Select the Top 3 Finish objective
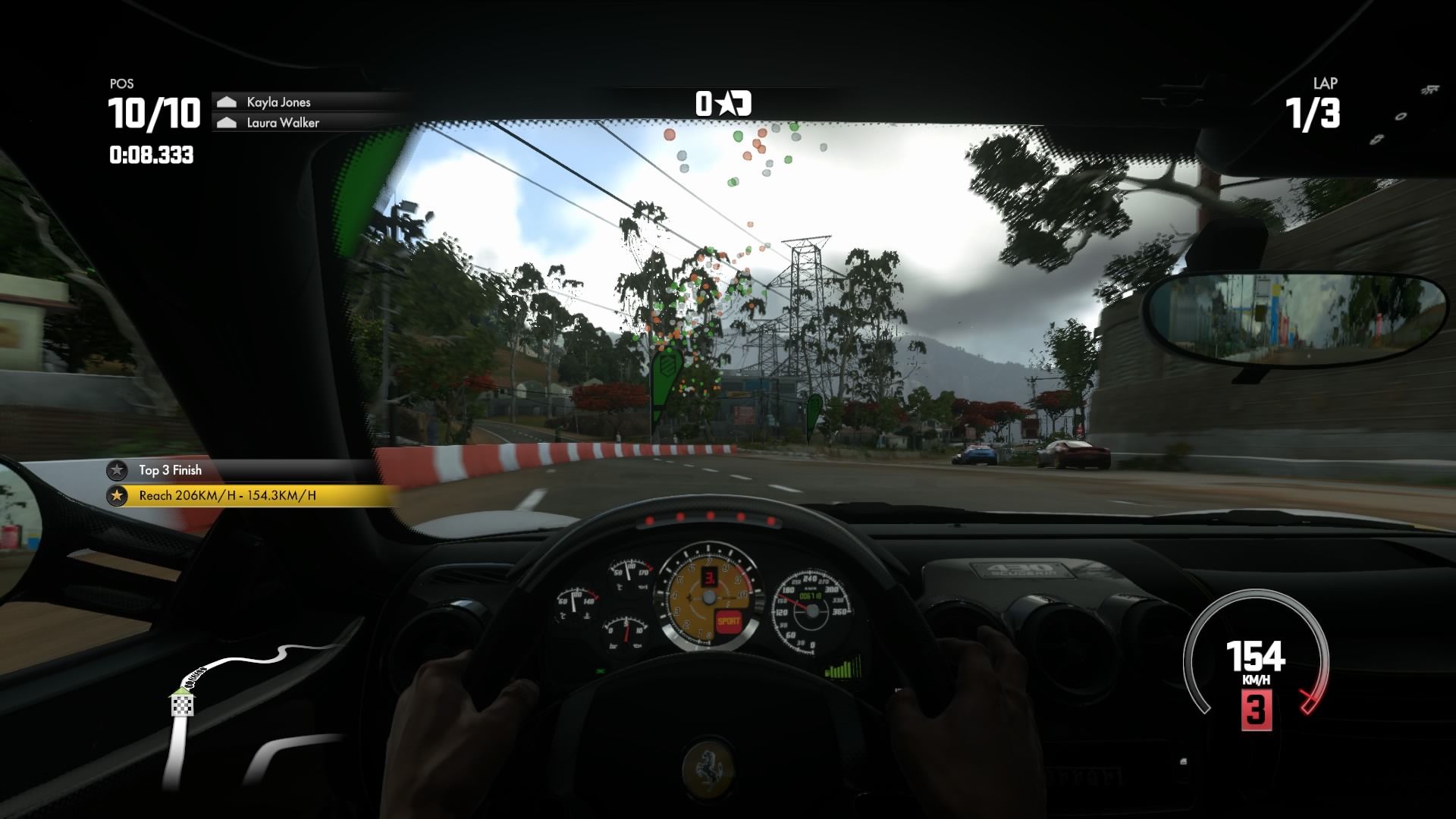 [170, 470]
